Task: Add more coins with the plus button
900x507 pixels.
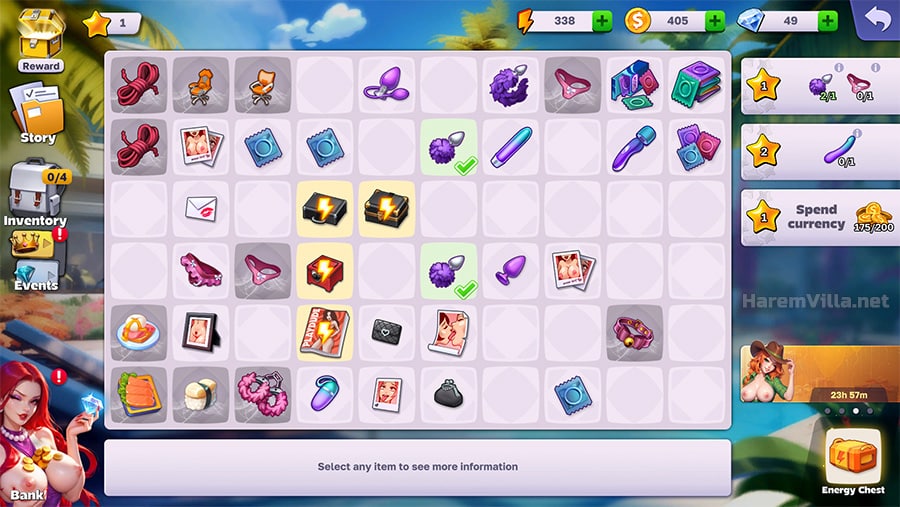Action: click(x=715, y=21)
